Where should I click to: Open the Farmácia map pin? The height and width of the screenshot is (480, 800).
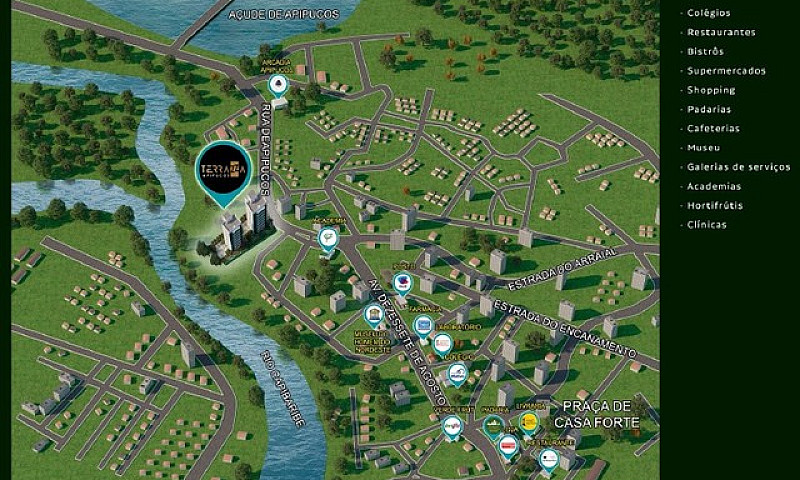[x=423, y=325]
